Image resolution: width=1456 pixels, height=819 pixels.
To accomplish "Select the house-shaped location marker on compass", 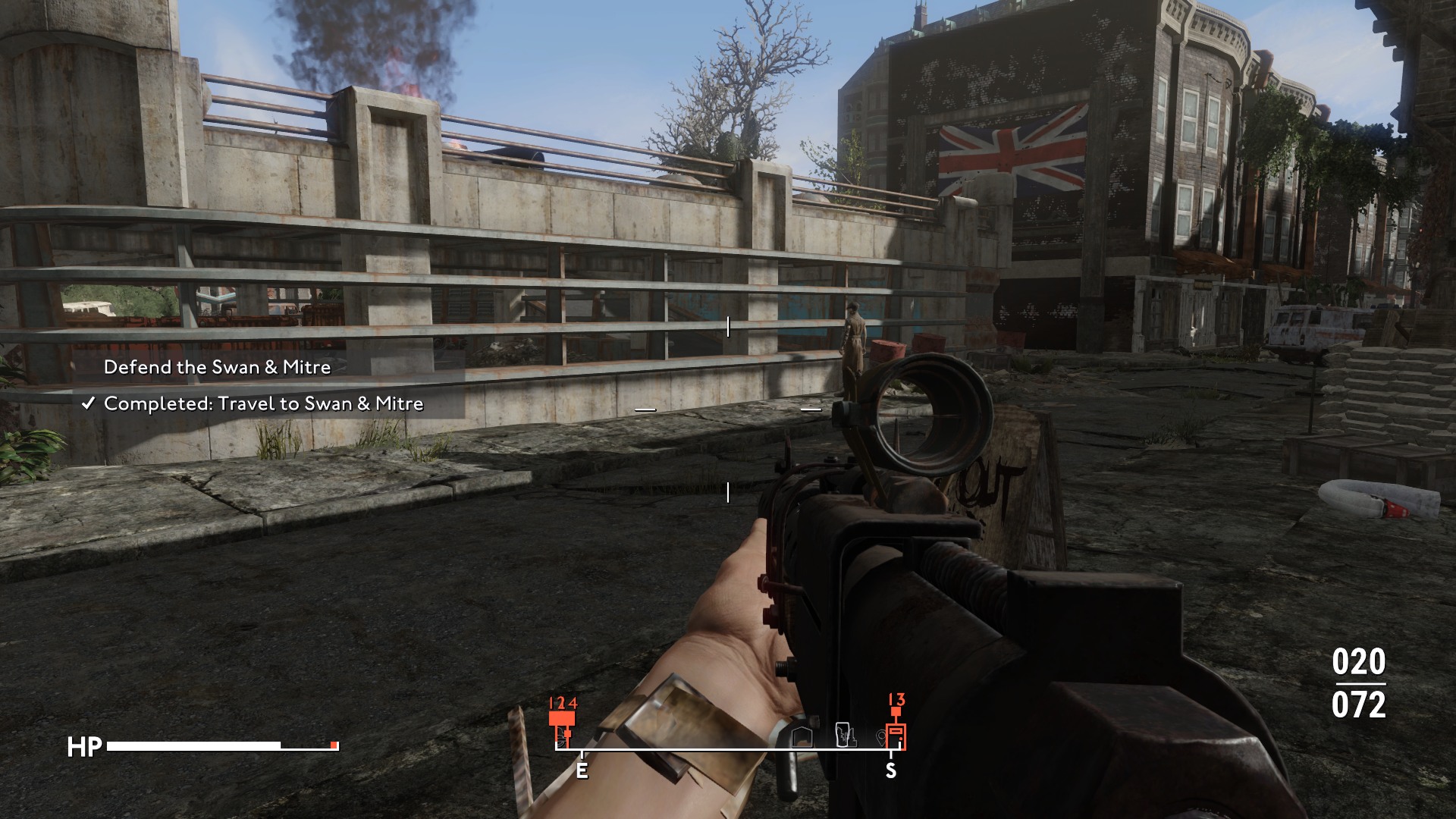I will (802, 736).
